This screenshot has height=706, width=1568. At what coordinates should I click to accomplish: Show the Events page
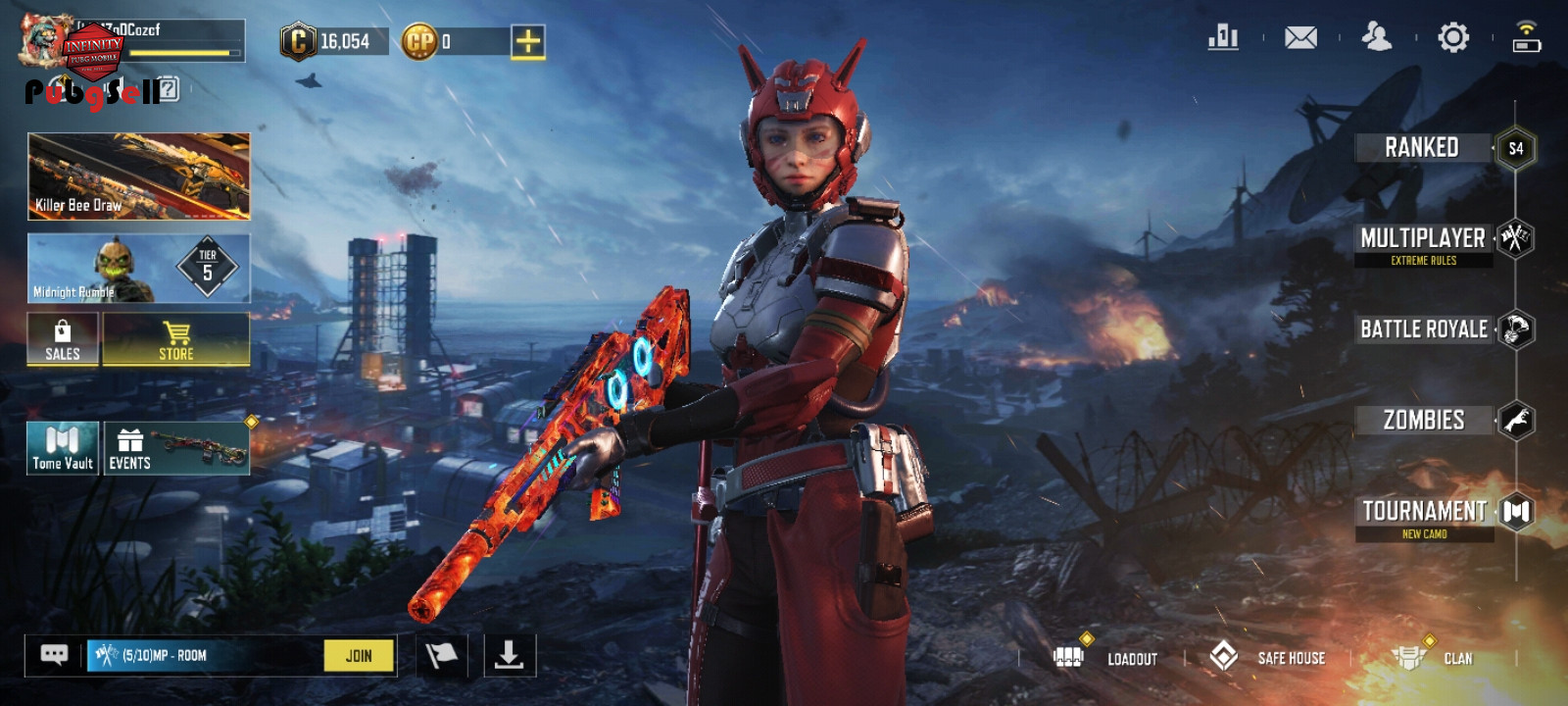(177, 448)
